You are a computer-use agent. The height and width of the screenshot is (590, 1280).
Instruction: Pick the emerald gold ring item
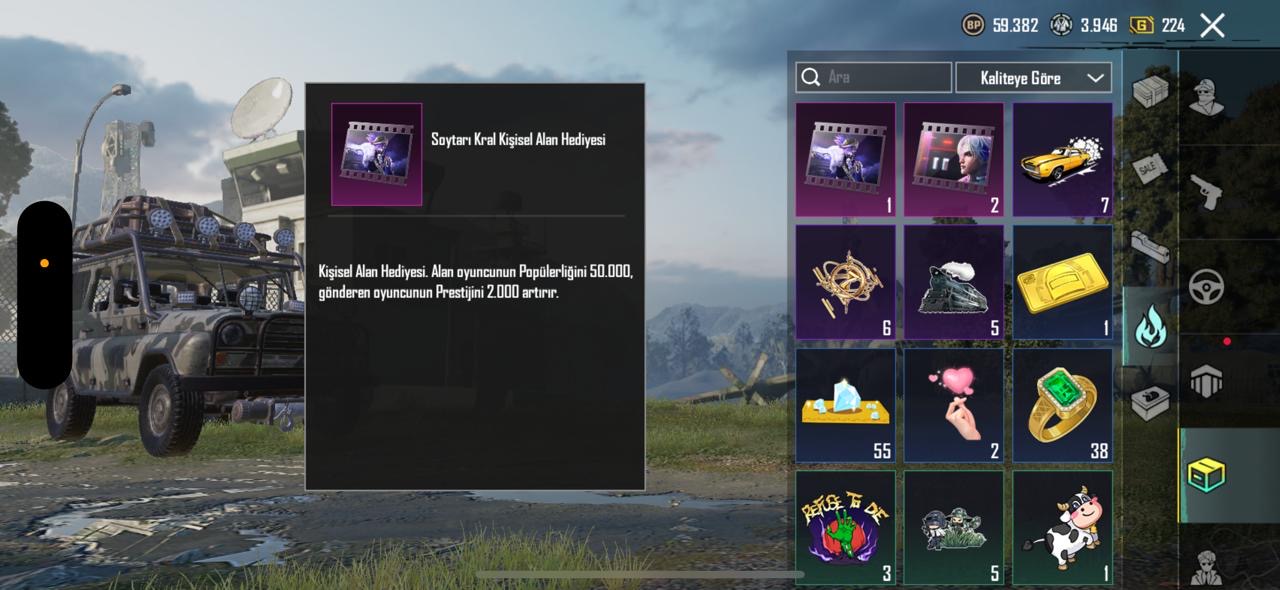pyautogui.click(x=1062, y=405)
